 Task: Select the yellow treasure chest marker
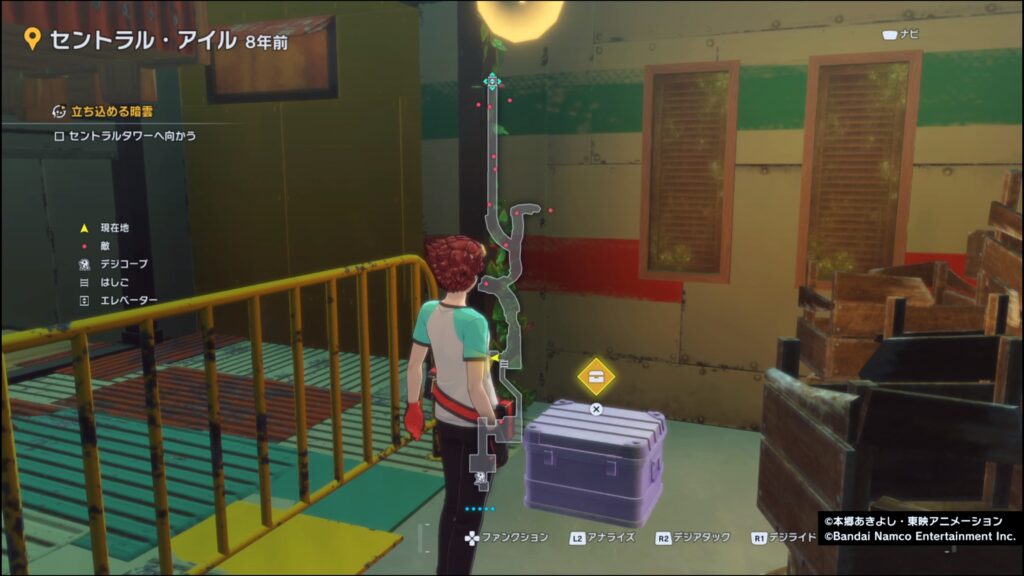[x=596, y=376]
